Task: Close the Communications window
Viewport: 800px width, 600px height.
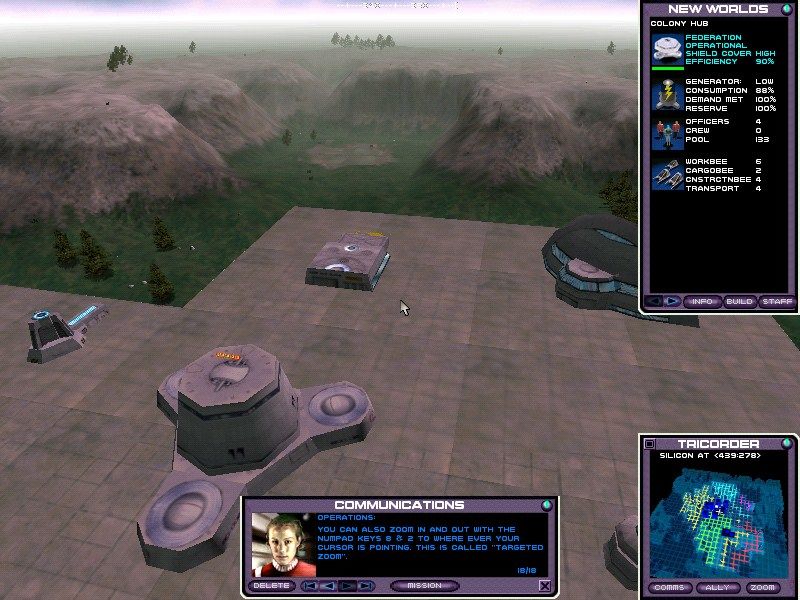Action: (545, 586)
